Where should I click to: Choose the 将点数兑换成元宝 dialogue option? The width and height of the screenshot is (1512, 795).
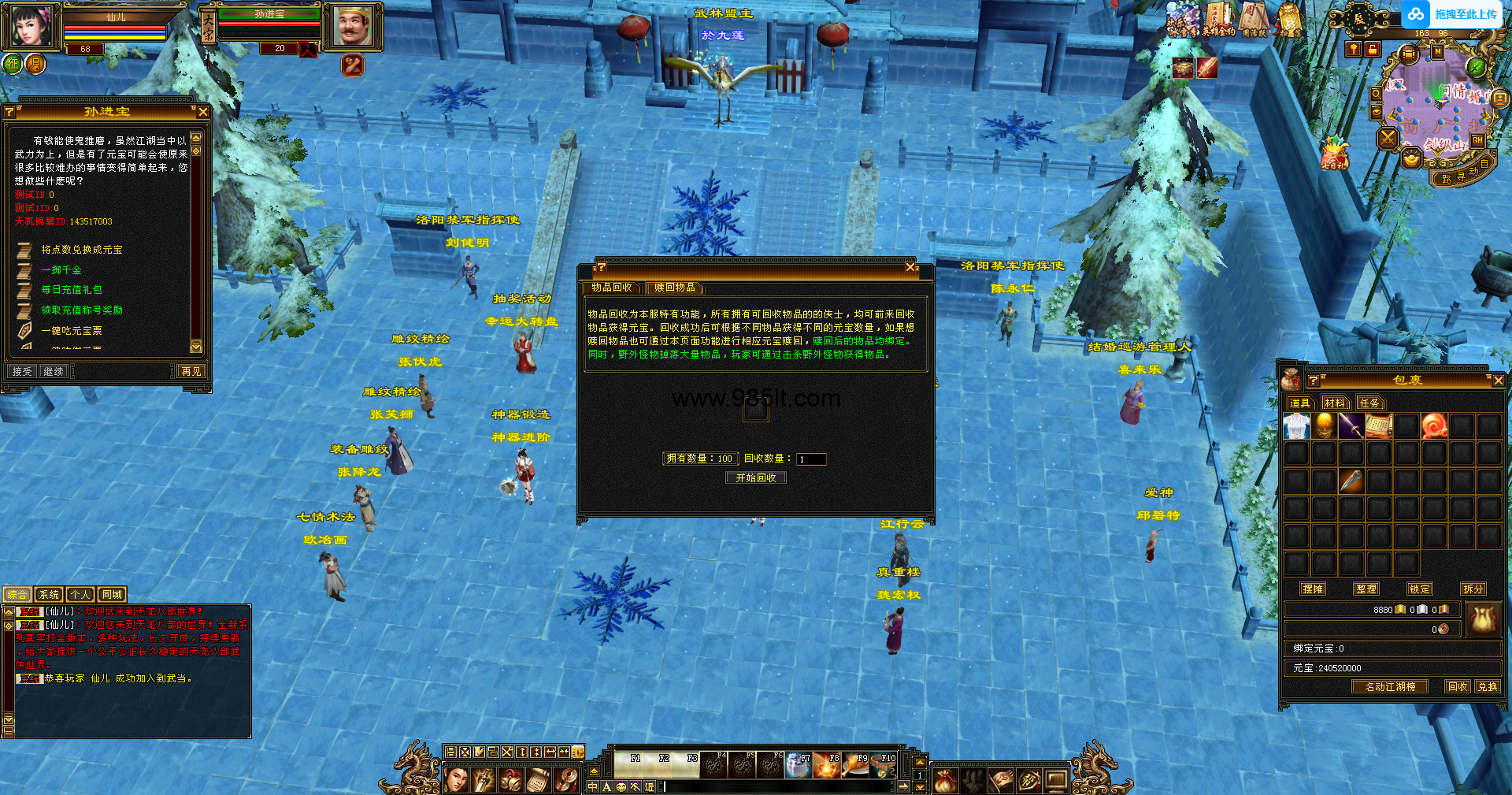click(82, 250)
